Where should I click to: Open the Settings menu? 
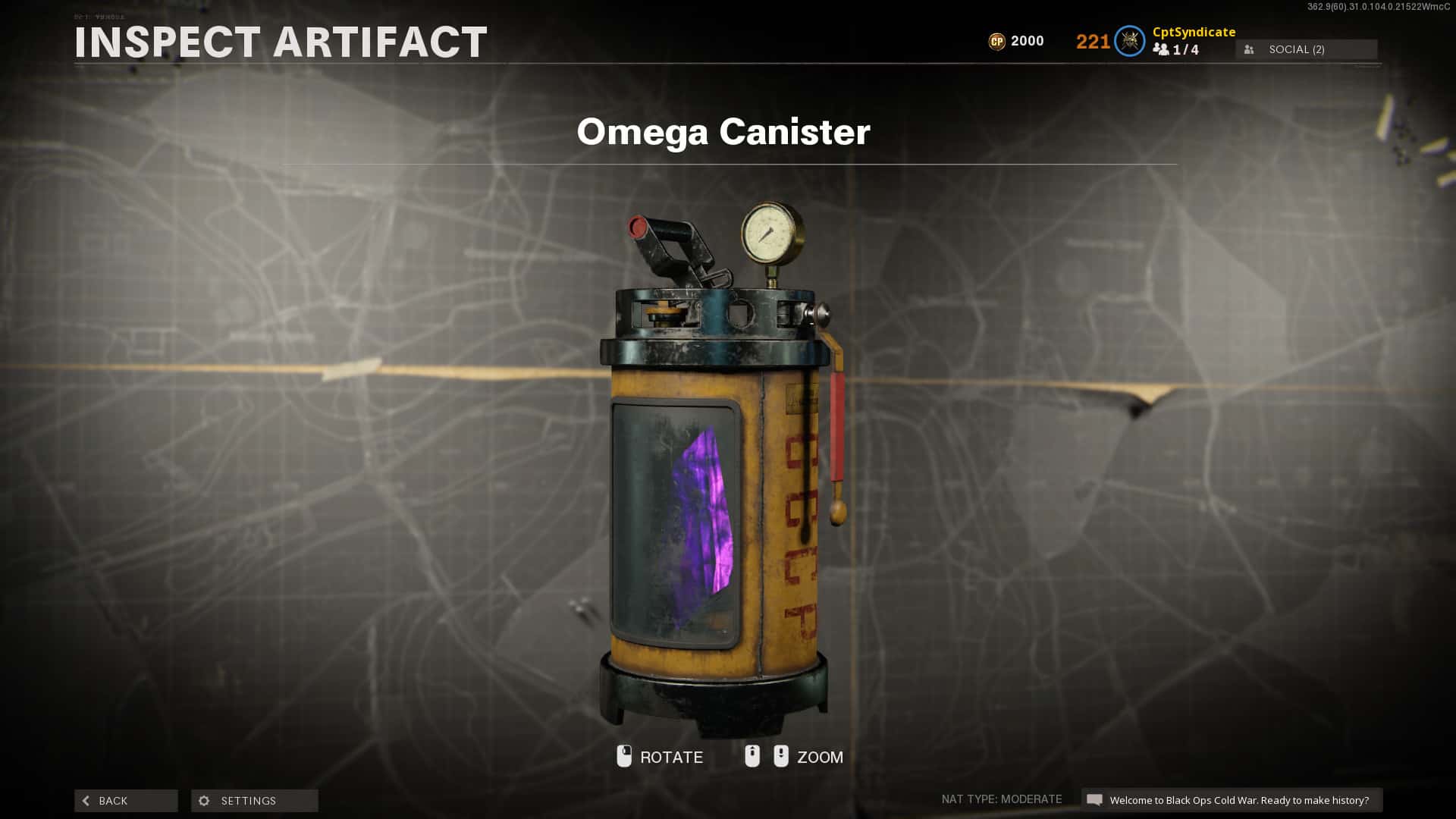click(x=254, y=801)
